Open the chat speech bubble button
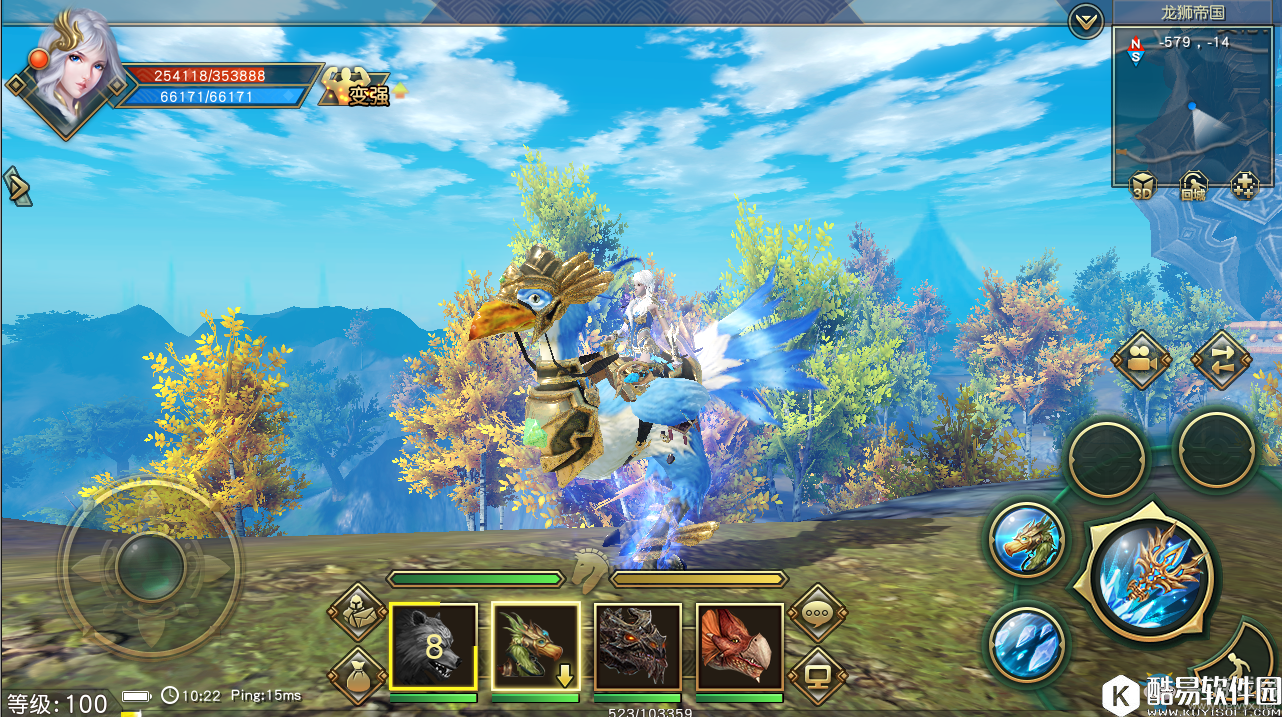1282x717 pixels. [x=817, y=613]
